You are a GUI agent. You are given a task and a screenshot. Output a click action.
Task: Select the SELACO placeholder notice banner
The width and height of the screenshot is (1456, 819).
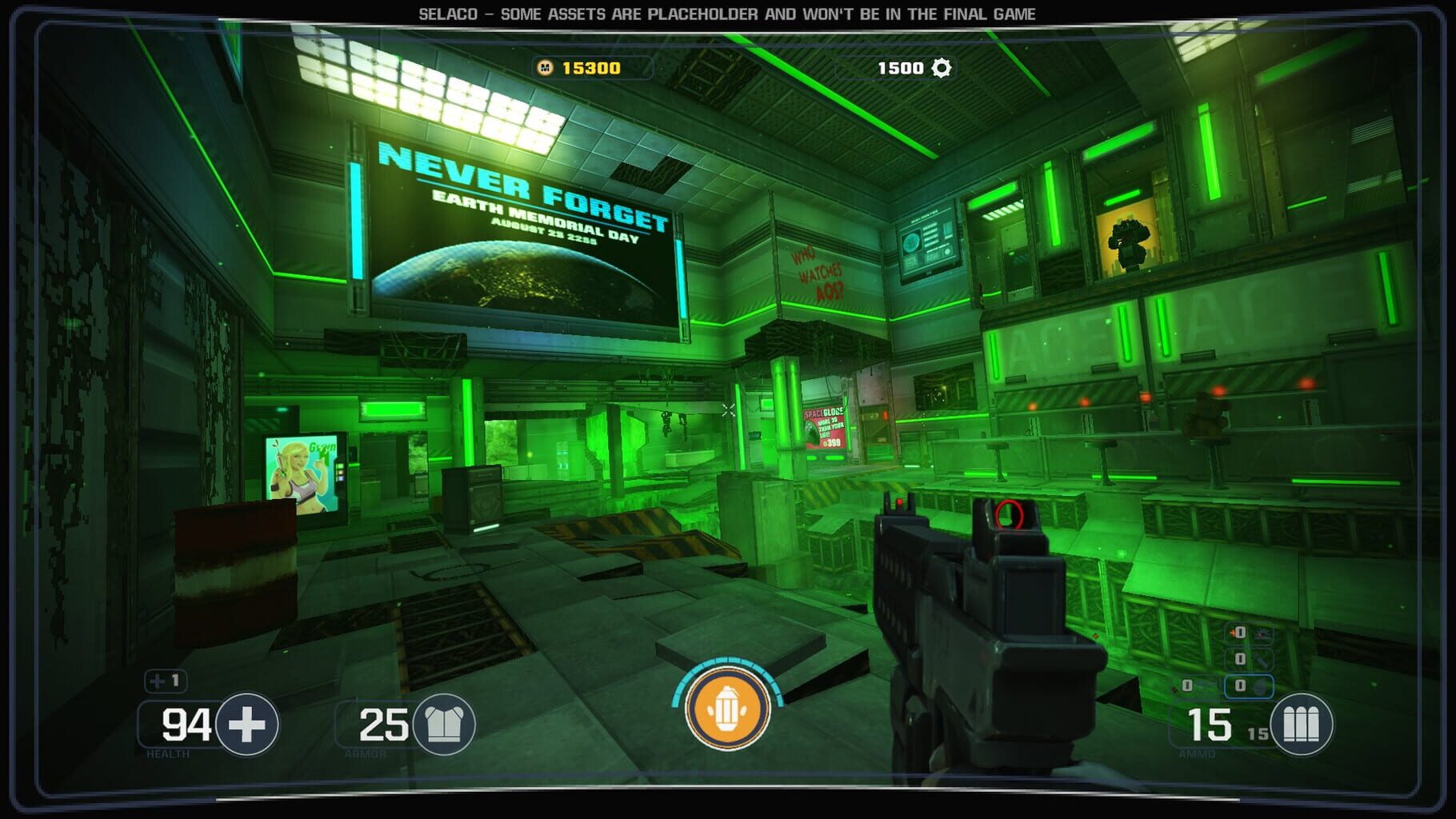[728, 12]
